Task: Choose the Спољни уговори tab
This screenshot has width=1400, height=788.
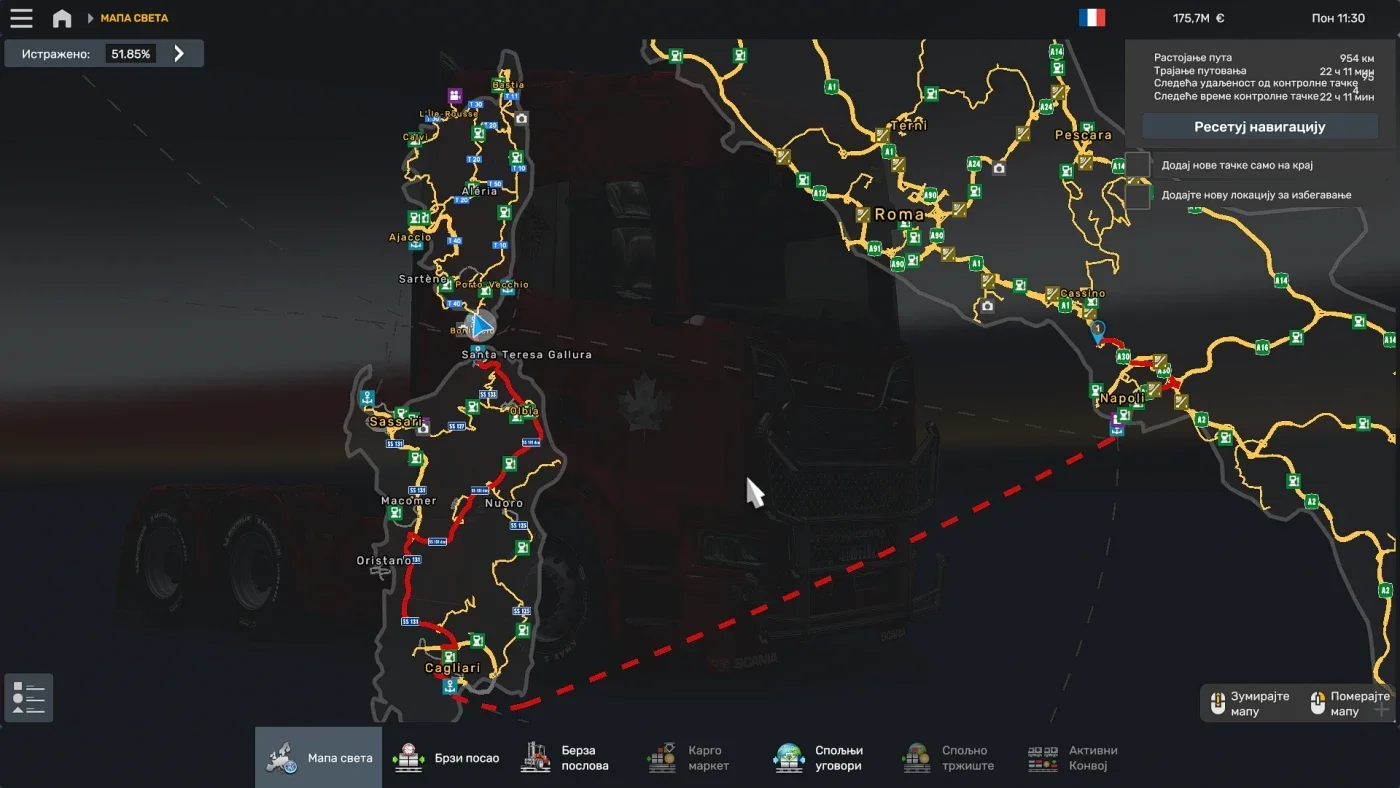Action: pos(818,758)
